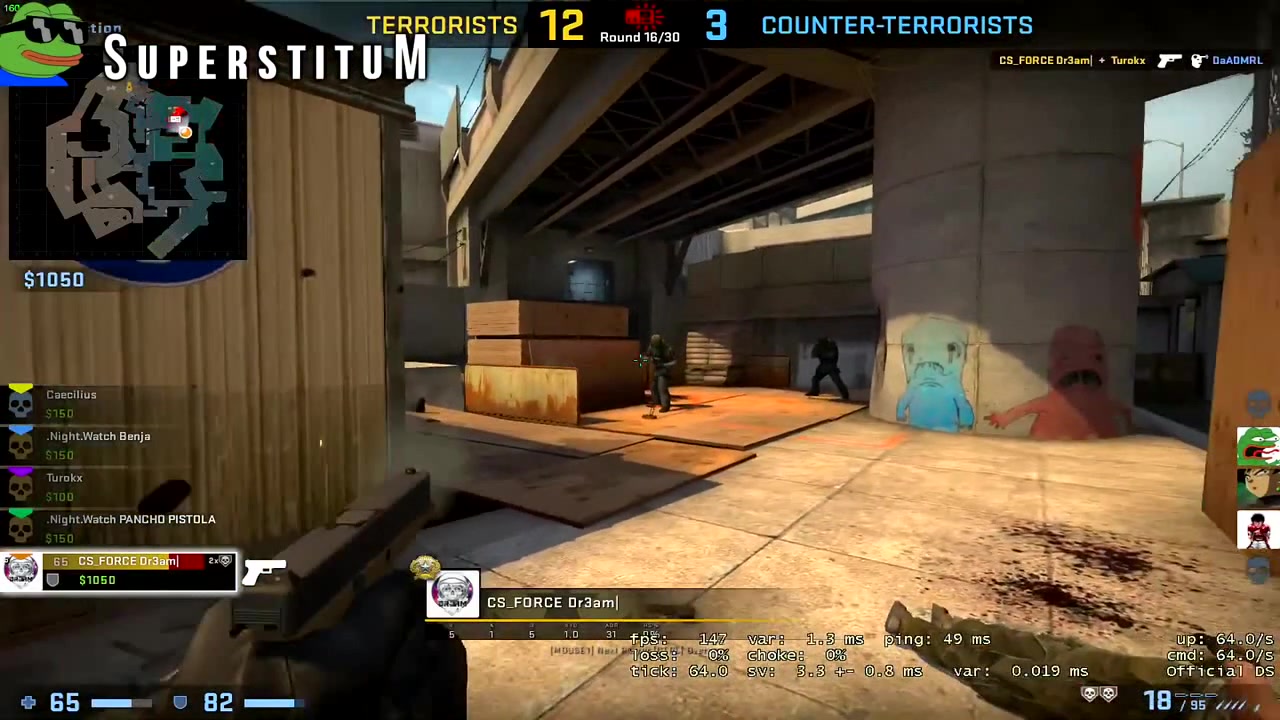Image resolution: width=1280 pixels, height=720 pixels.
Task: Select the bomb icon above the round timer
Action: [x=643, y=15]
